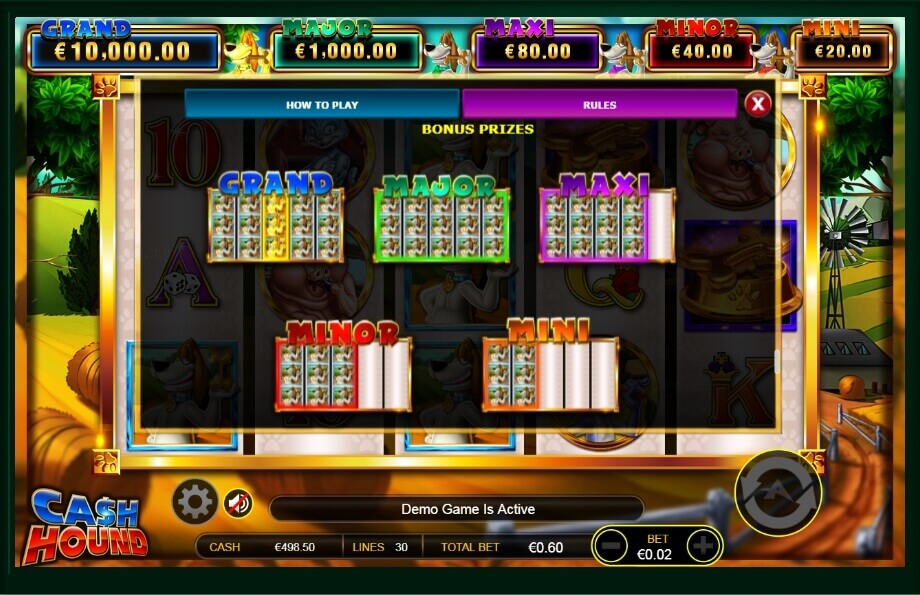Viewport: 920px width, 595px height.
Task: Open the Rules tab
Action: (599, 104)
